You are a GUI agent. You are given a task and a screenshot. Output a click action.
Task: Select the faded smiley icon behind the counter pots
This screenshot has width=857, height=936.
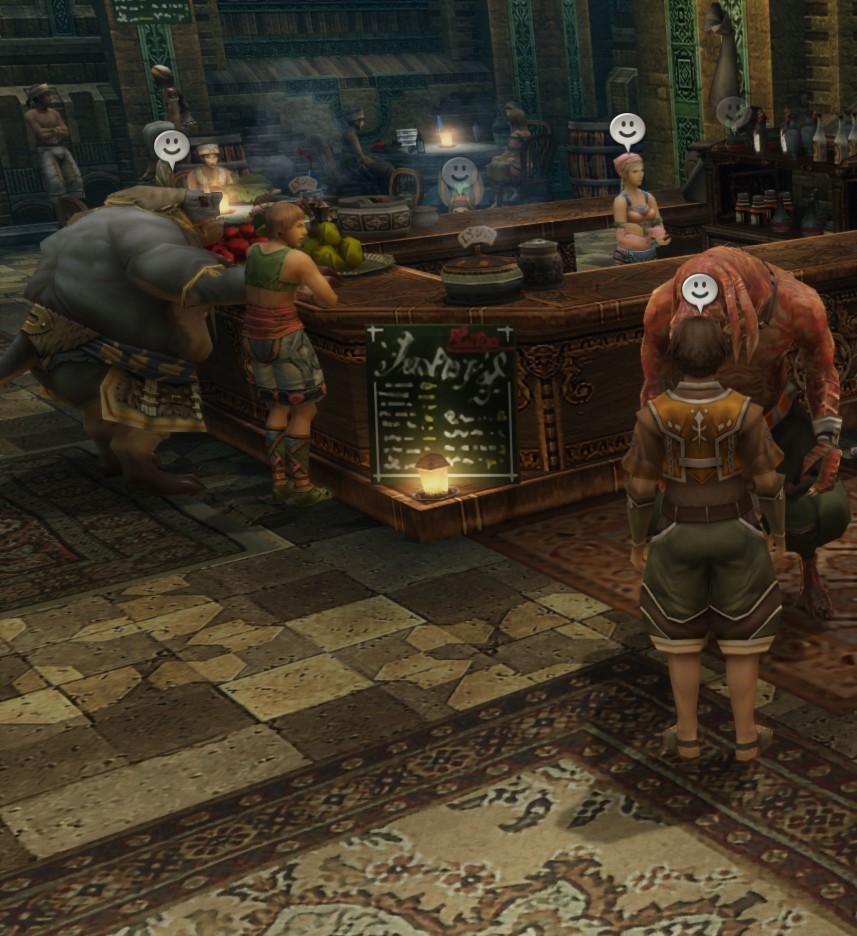click(459, 173)
